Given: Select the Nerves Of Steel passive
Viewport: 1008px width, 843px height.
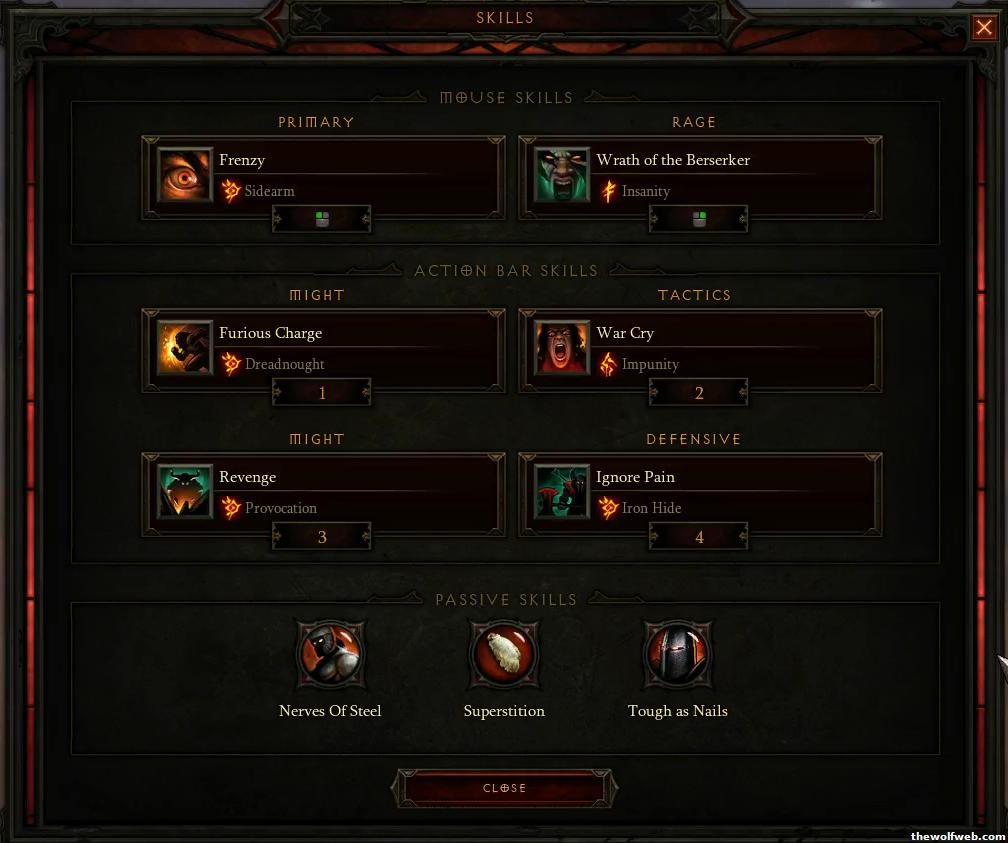Looking at the screenshot, I should [330, 655].
